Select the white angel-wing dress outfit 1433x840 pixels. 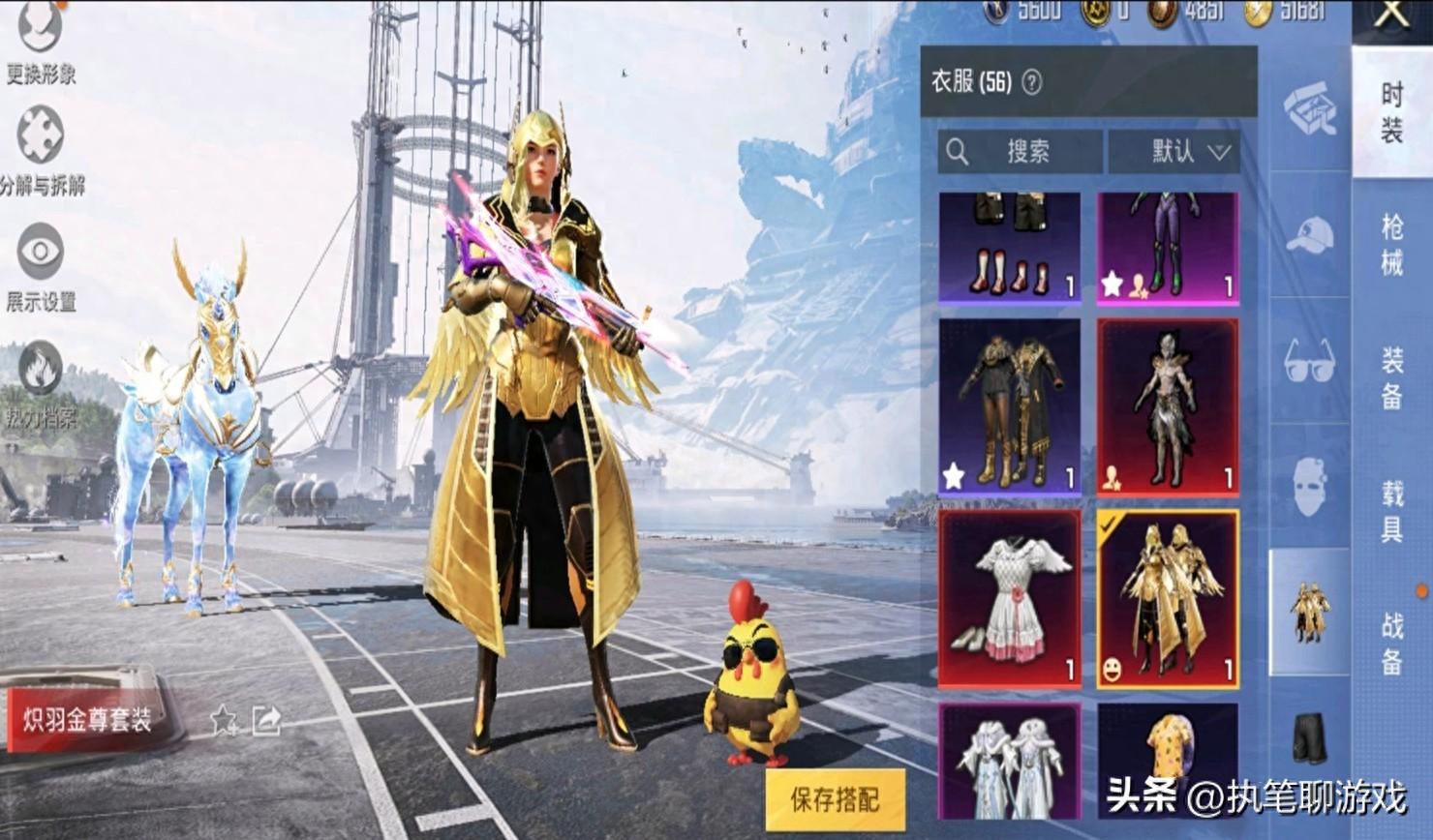pos(1009,599)
